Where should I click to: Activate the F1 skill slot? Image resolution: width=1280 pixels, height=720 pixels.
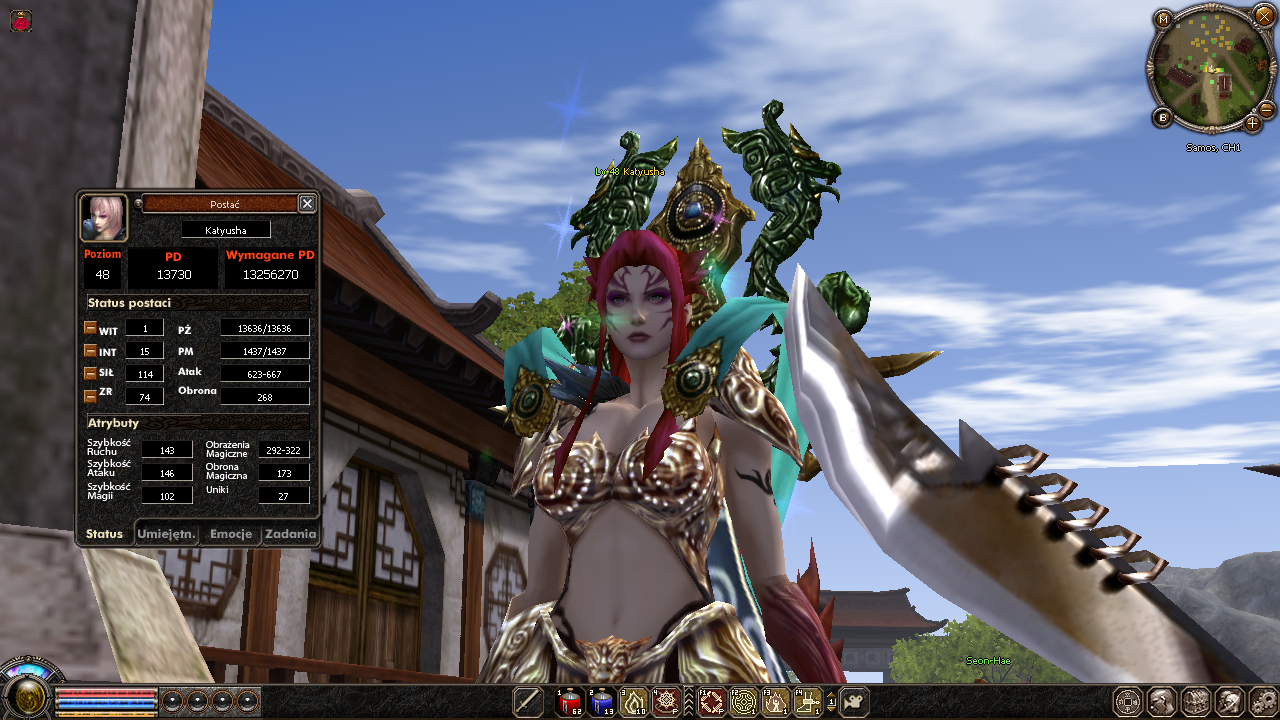pos(712,702)
